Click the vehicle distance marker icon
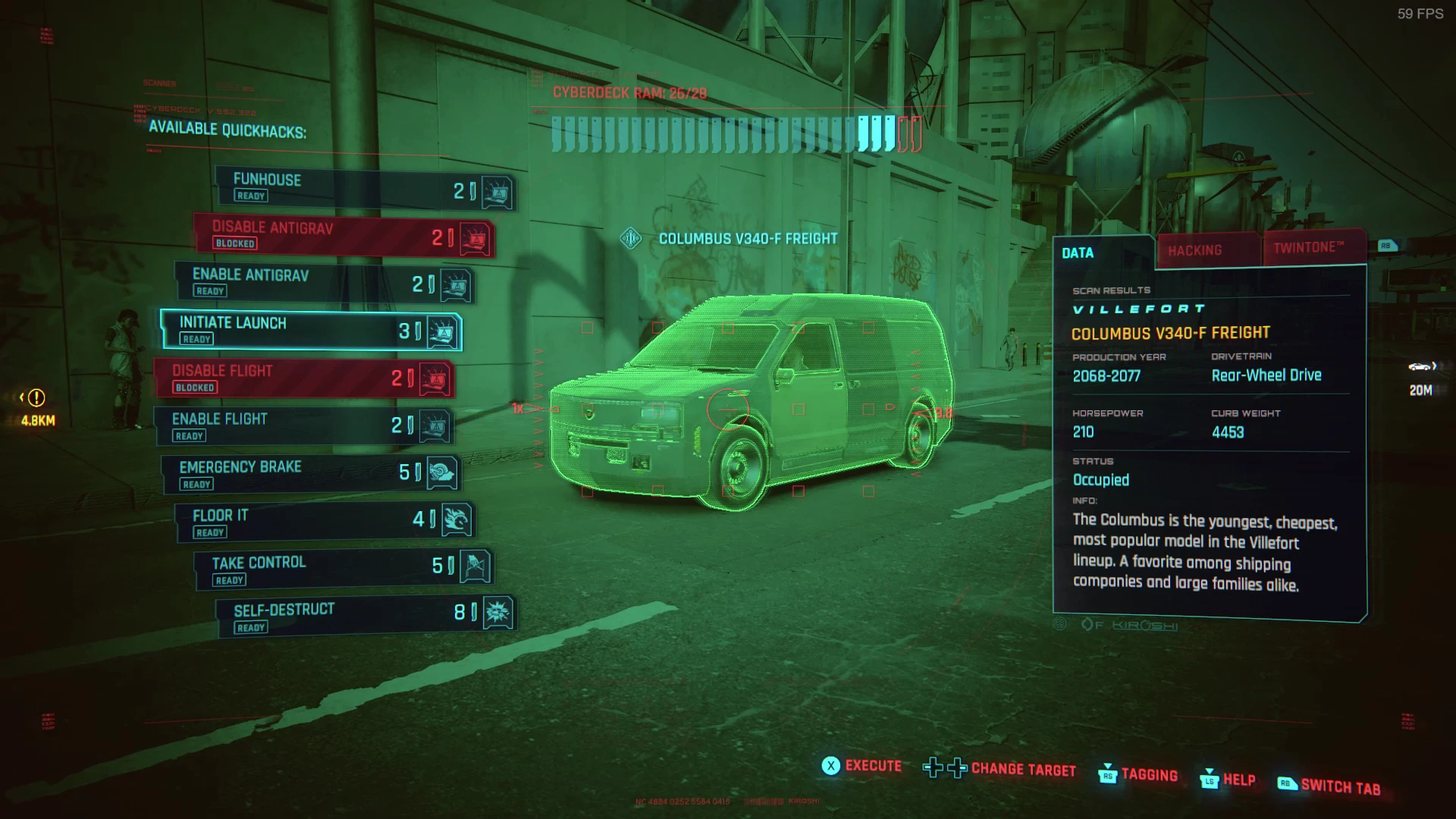The image size is (1456, 819). point(1420,368)
